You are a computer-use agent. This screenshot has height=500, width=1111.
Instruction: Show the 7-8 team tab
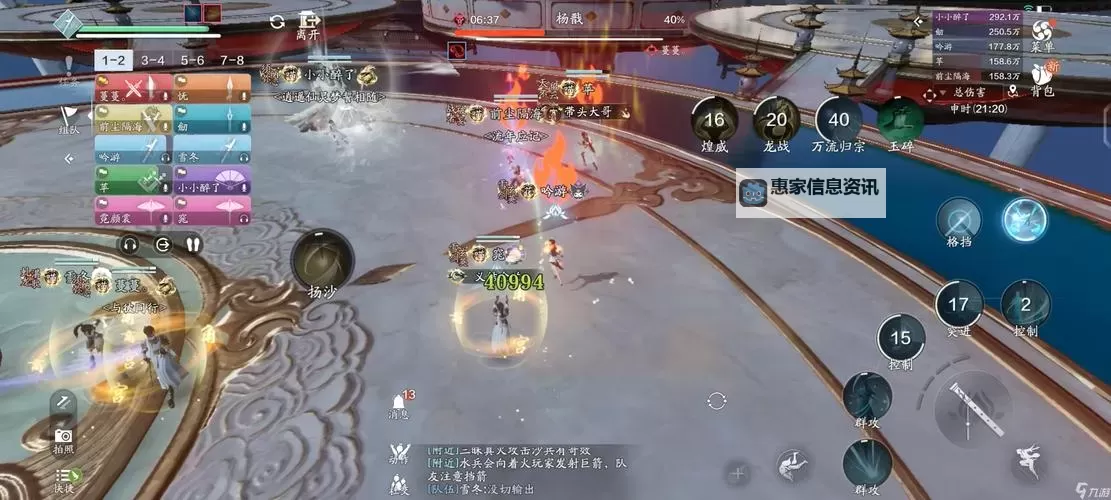[232, 60]
